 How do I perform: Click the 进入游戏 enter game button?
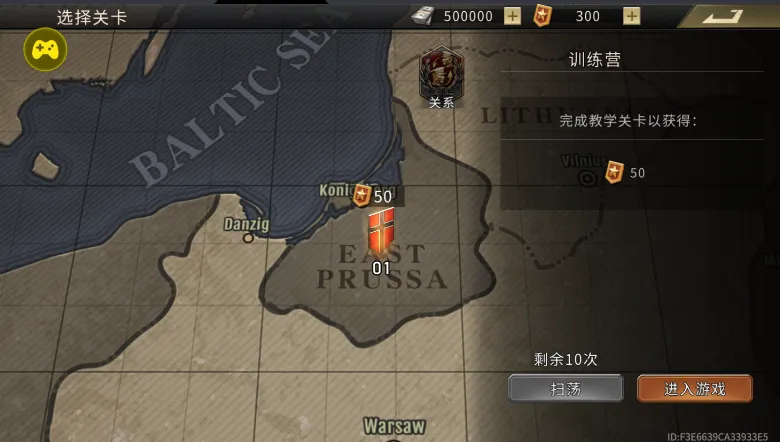694,388
